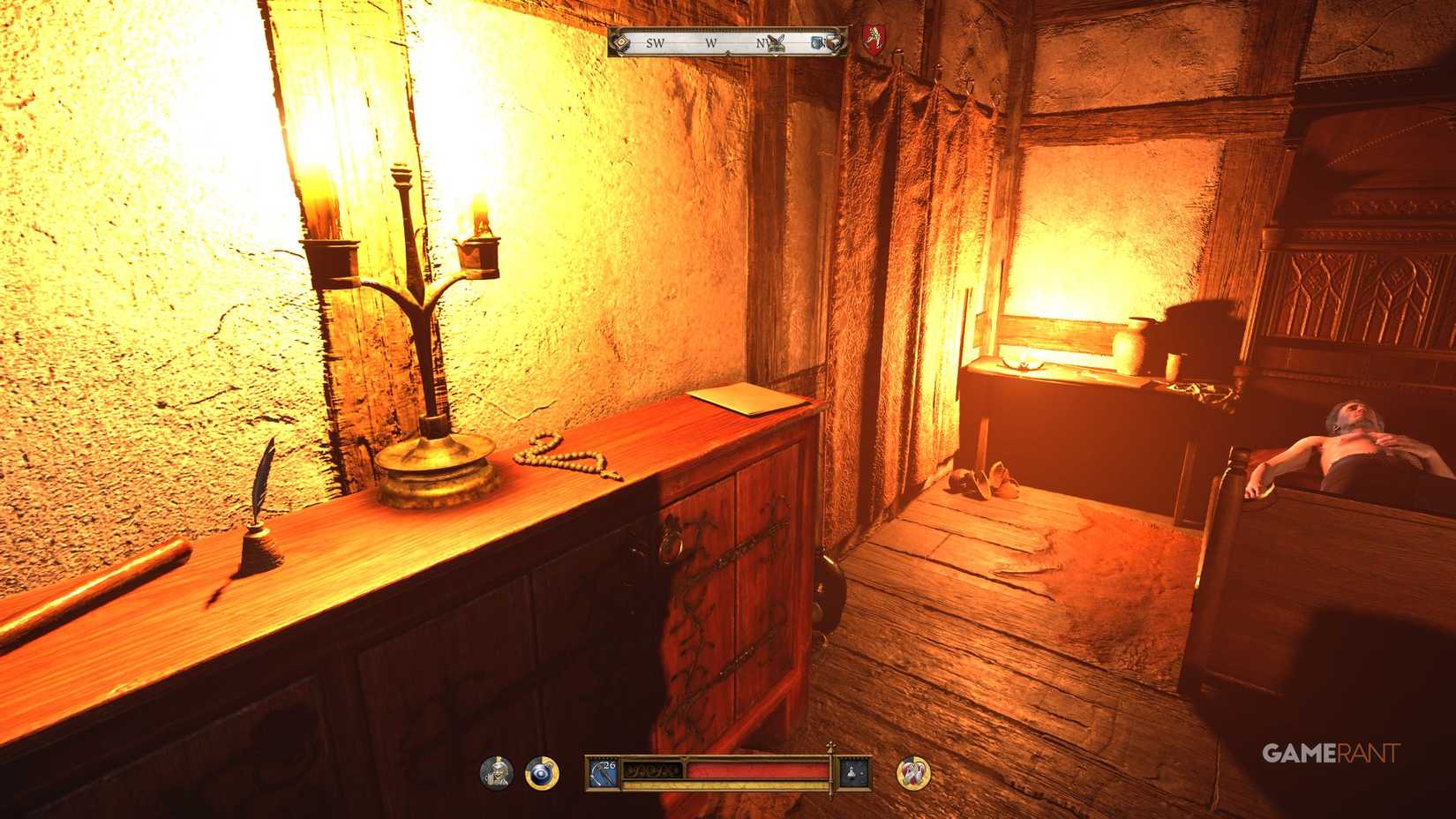Click the SW compass direction label

pyautogui.click(x=655, y=42)
